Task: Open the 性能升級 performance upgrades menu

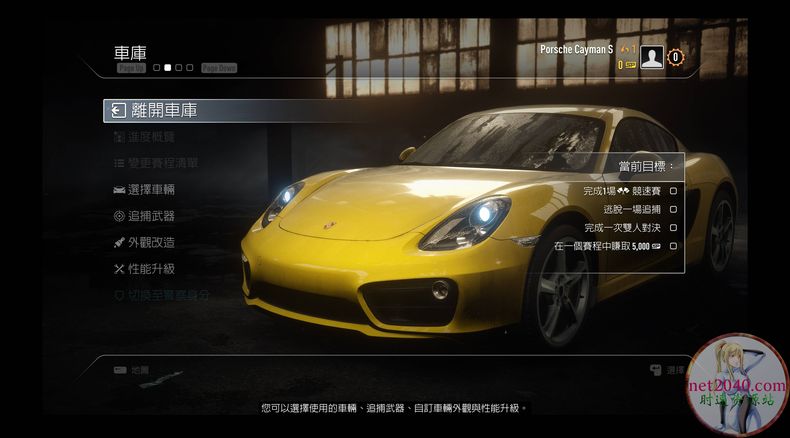Action: [x=144, y=268]
